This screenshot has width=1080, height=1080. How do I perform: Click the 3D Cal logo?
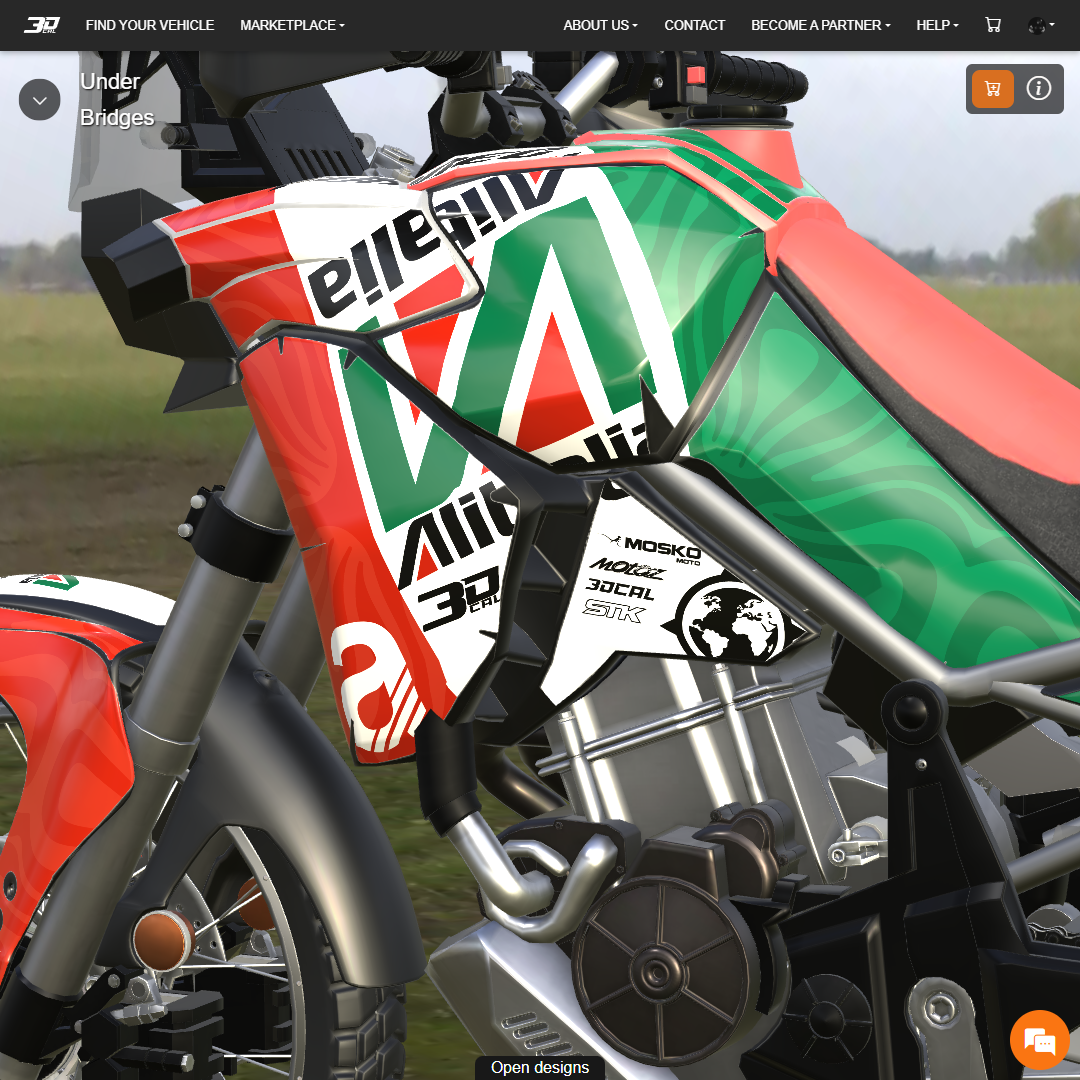coord(42,25)
